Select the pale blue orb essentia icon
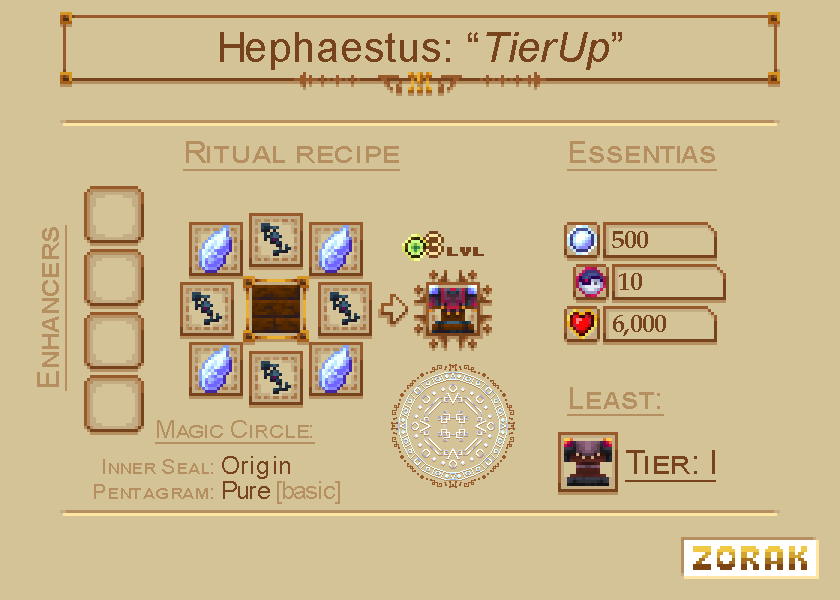The height and width of the screenshot is (600, 840). 582,240
